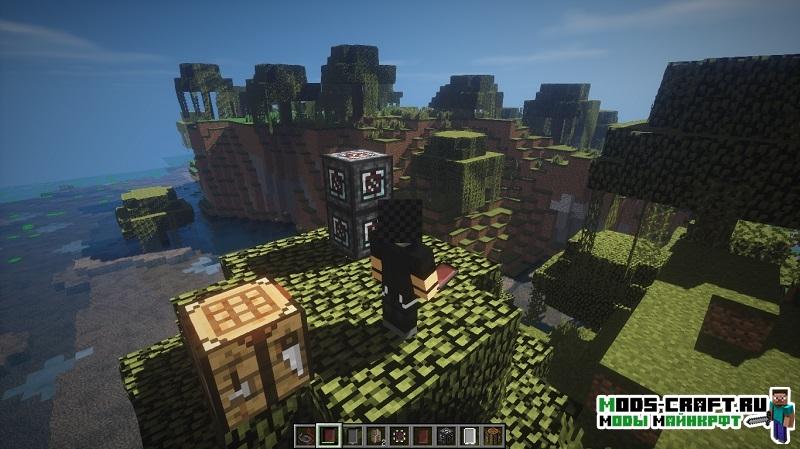
Task: Select the gray book hotbar slot
Action: point(352,436)
